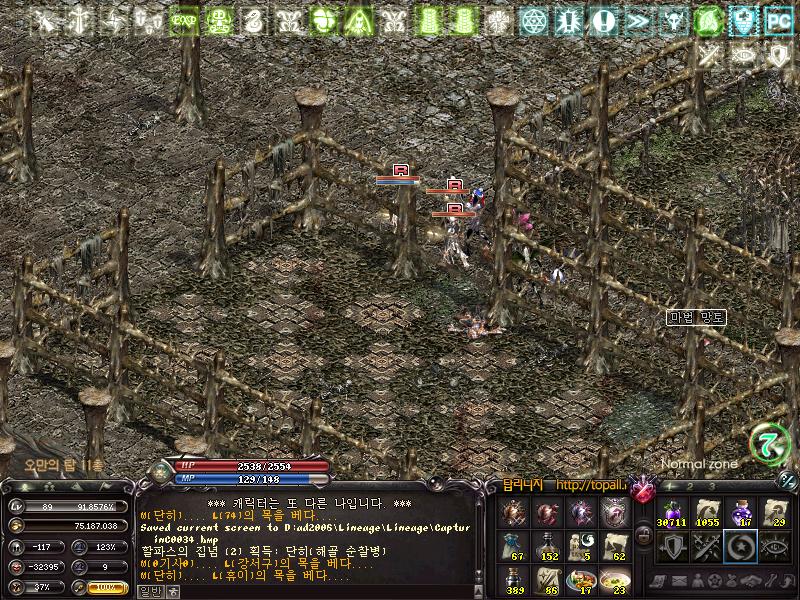This screenshot has height=600, width=800.
Task: Activate the highlighted crescent and star skill
Action: coord(741,546)
